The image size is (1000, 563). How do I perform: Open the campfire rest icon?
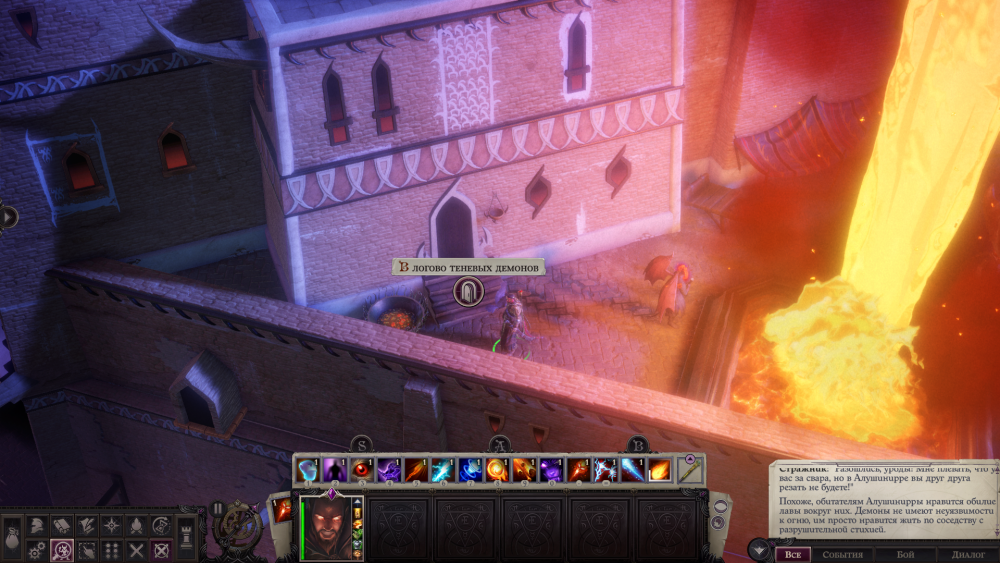(136, 524)
